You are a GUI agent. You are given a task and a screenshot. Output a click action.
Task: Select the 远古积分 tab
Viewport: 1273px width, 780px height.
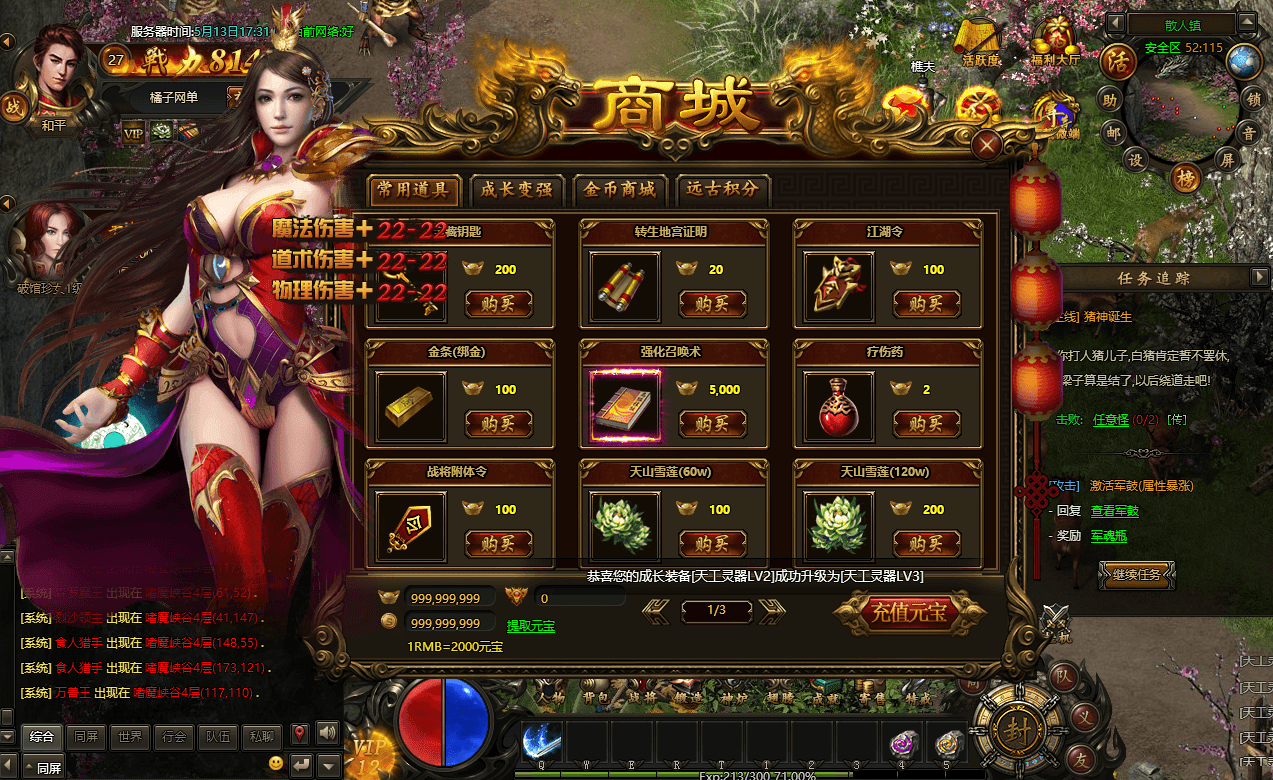coord(723,189)
